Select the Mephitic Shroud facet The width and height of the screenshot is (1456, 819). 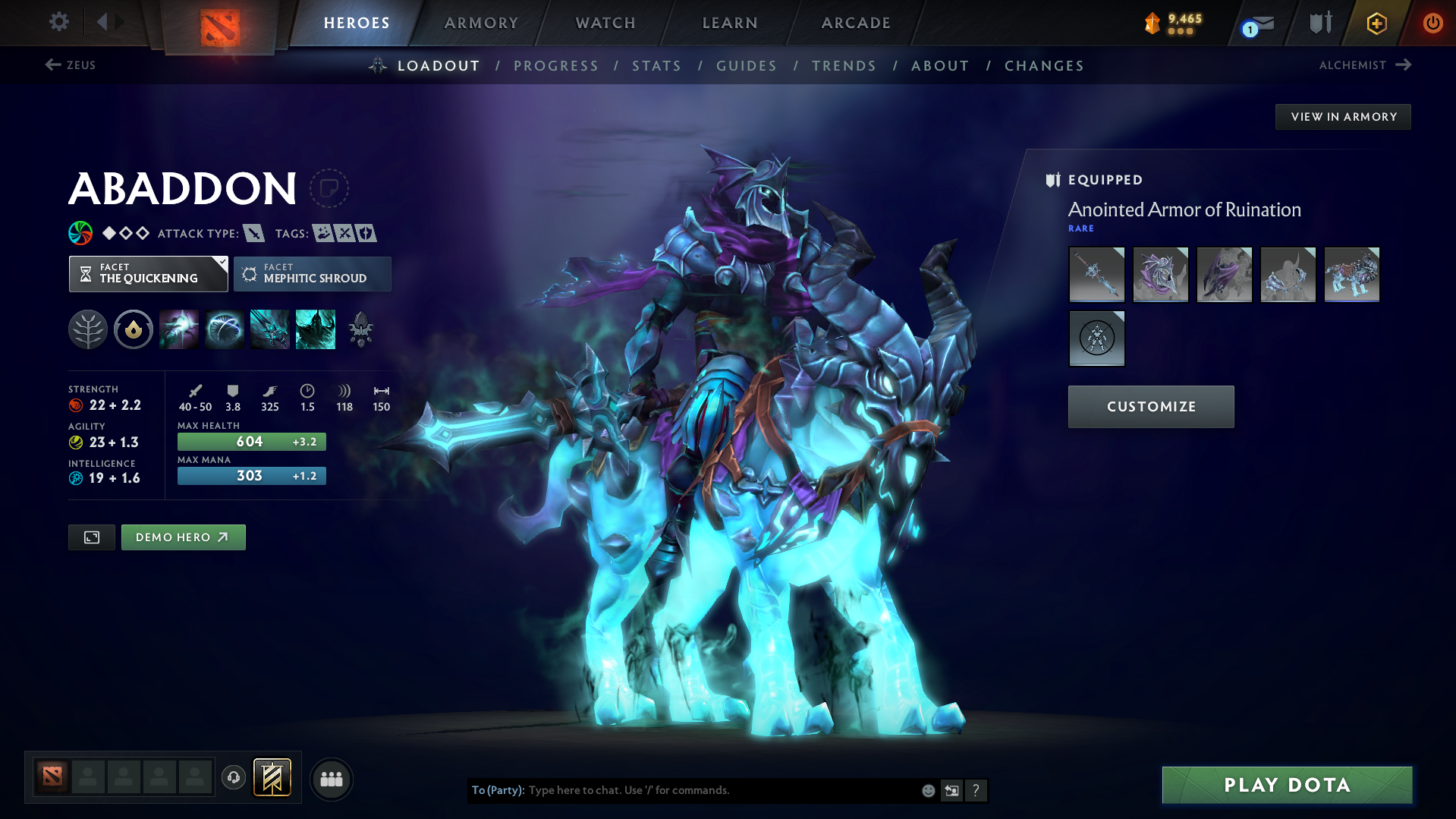pos(312,273)
